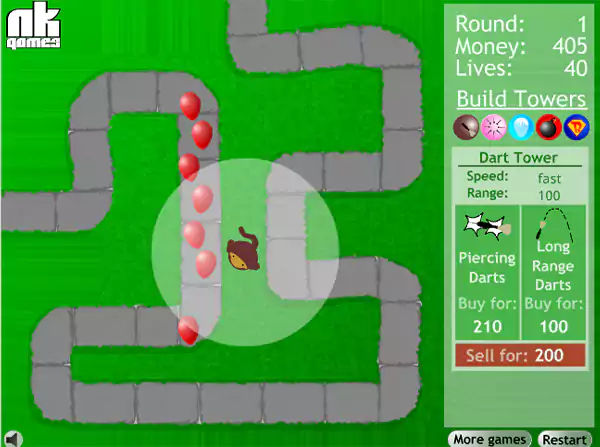The image size is (600, 447).
Task: Select the dart tower build icon
Action: click(x=464, y=127)
